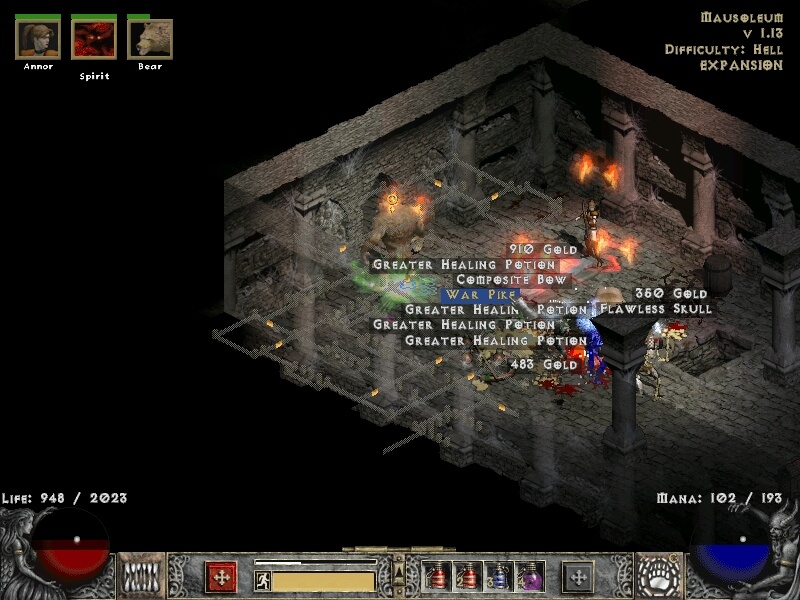The image size is (800, 600).
Task: Grab the Flawless Skull item label
Action: pos(655,309)
